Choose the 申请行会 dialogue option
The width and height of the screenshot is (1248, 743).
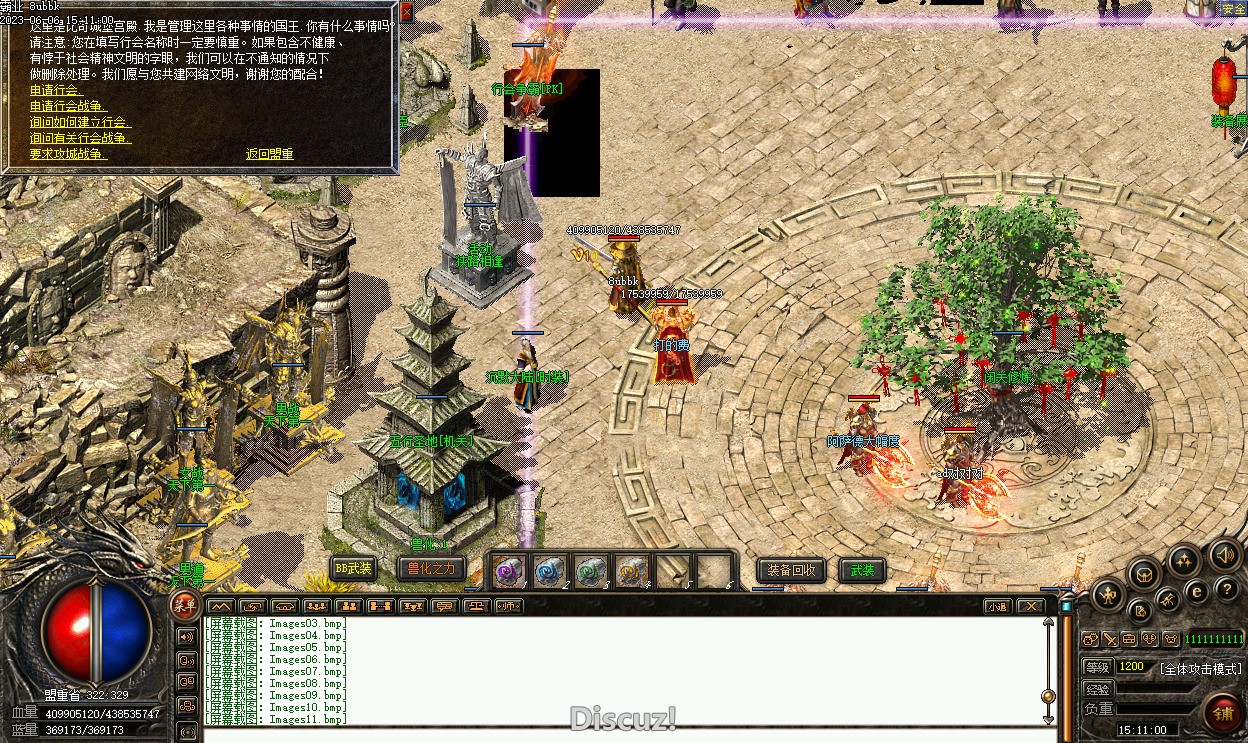pyautogui.click(x=56, y=90)
